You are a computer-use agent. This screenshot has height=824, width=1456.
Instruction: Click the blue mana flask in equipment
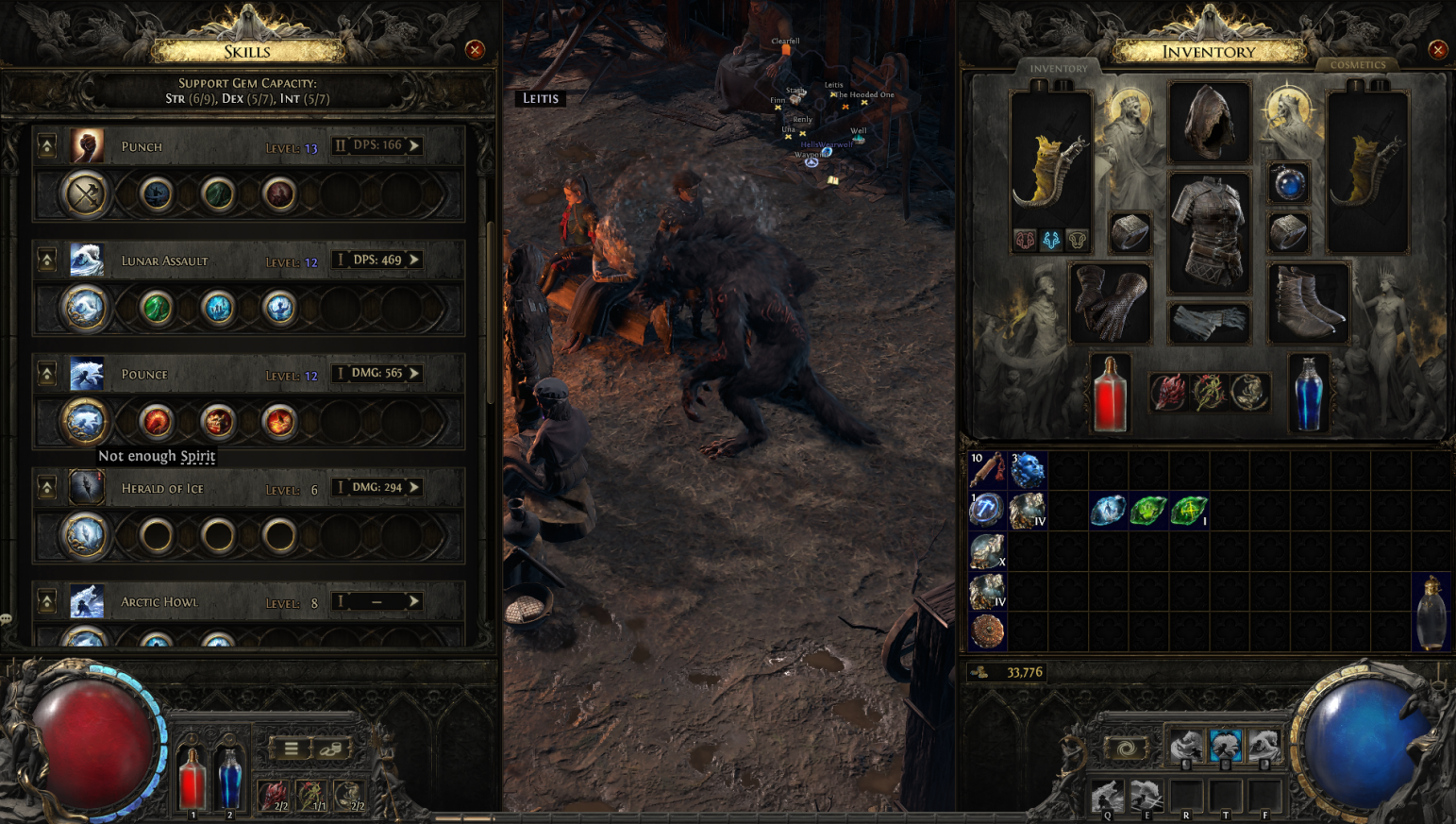click(x=1308, y=394)
